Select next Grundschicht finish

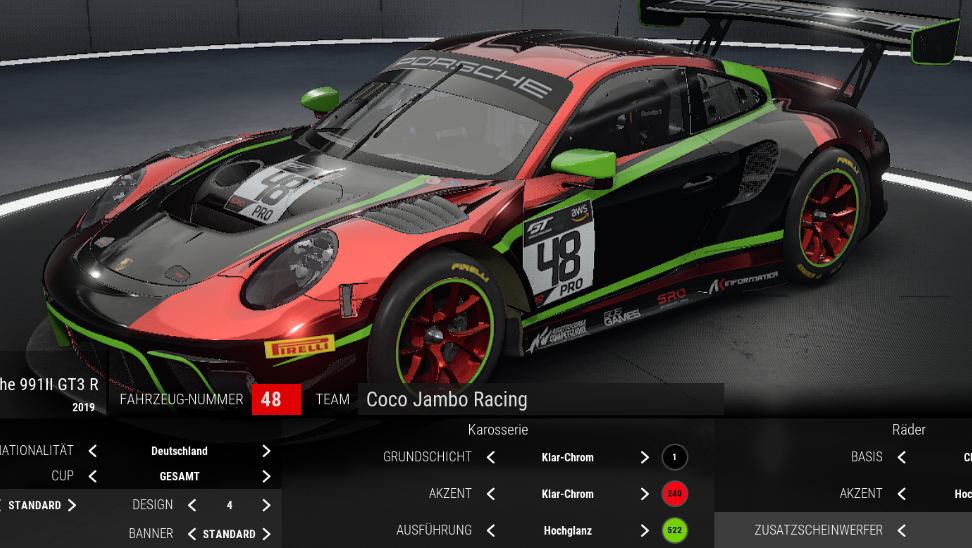pyautogui.click(x=645, y=457)
